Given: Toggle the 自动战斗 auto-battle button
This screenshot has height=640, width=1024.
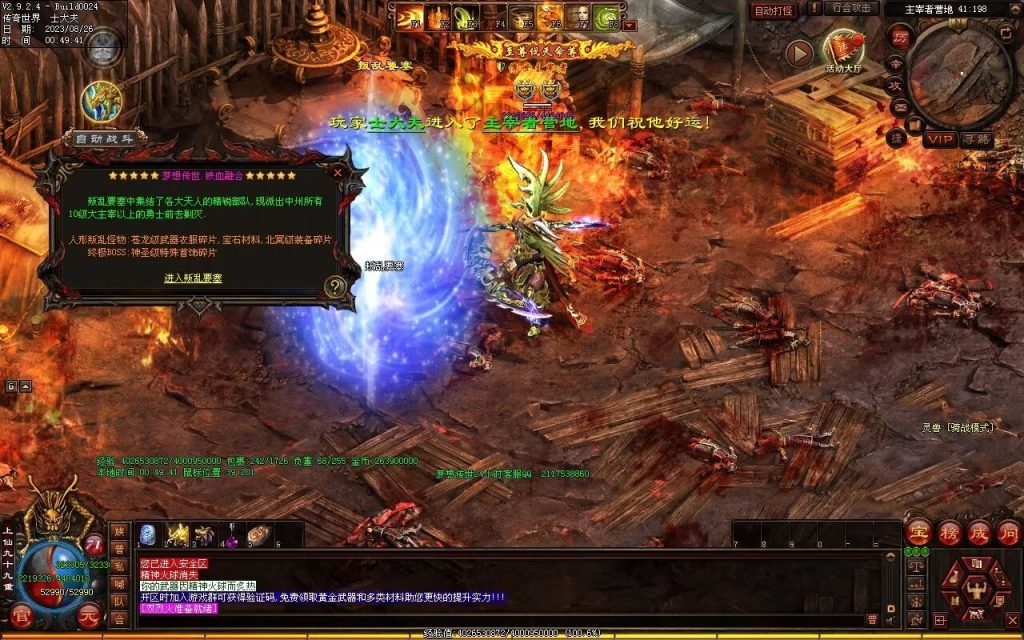Looking at the screenshot, I should pos(104,139).
